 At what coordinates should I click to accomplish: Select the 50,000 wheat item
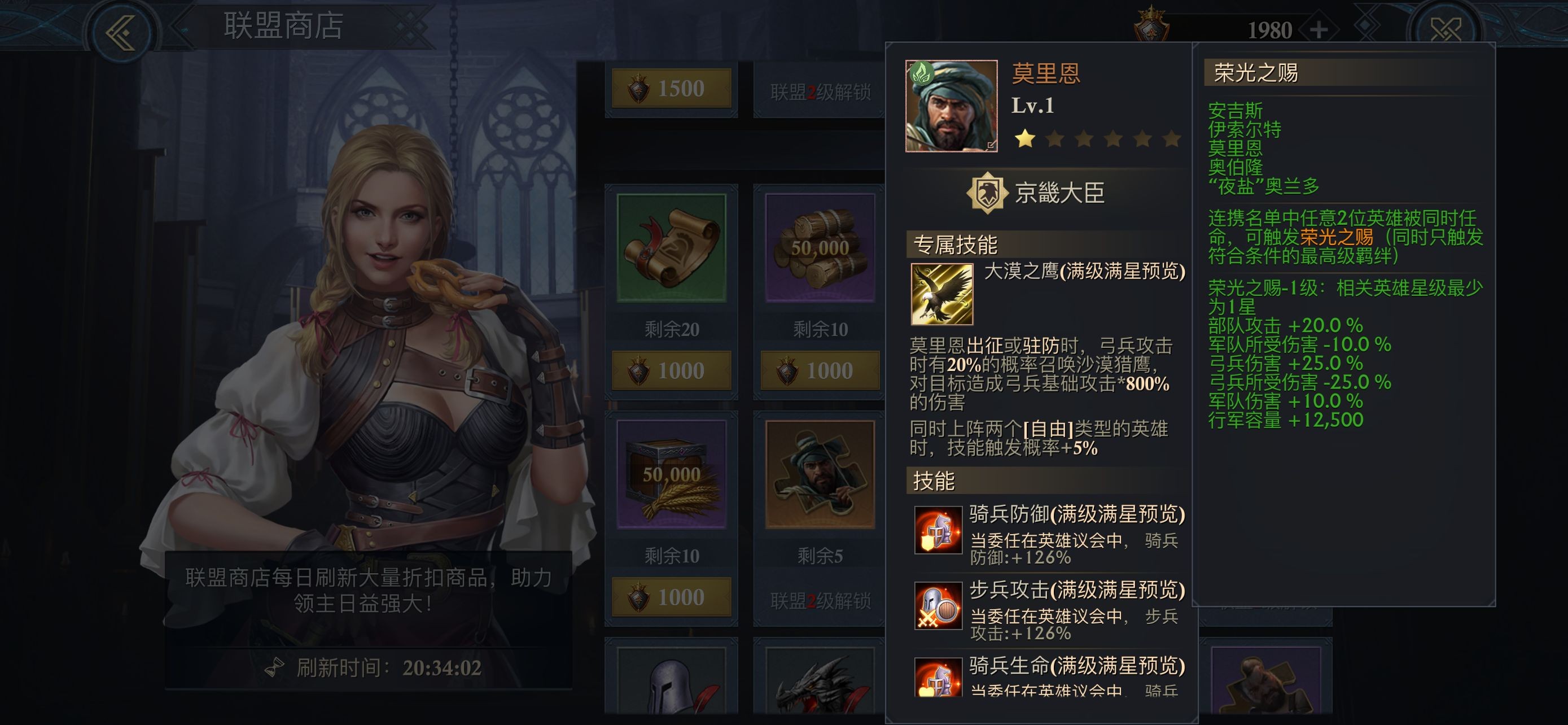(x=671, y=474)
